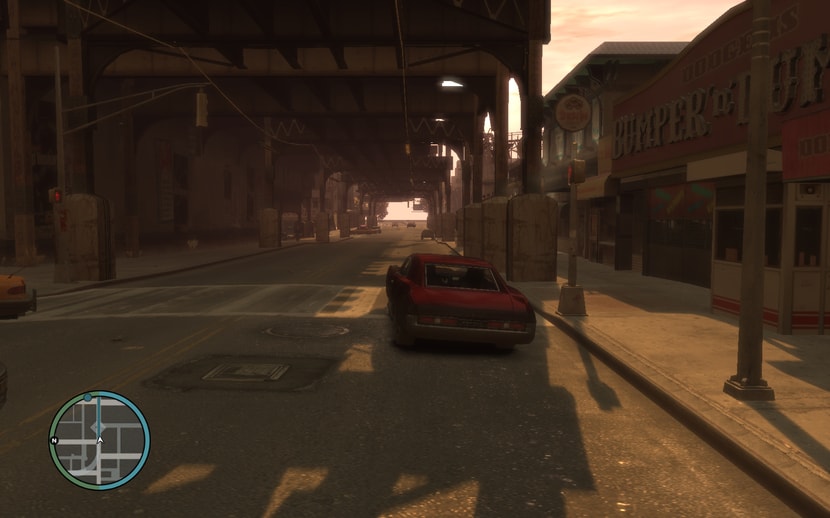Click the circular radar minimap
830x518 pixels.
(99, 440)
